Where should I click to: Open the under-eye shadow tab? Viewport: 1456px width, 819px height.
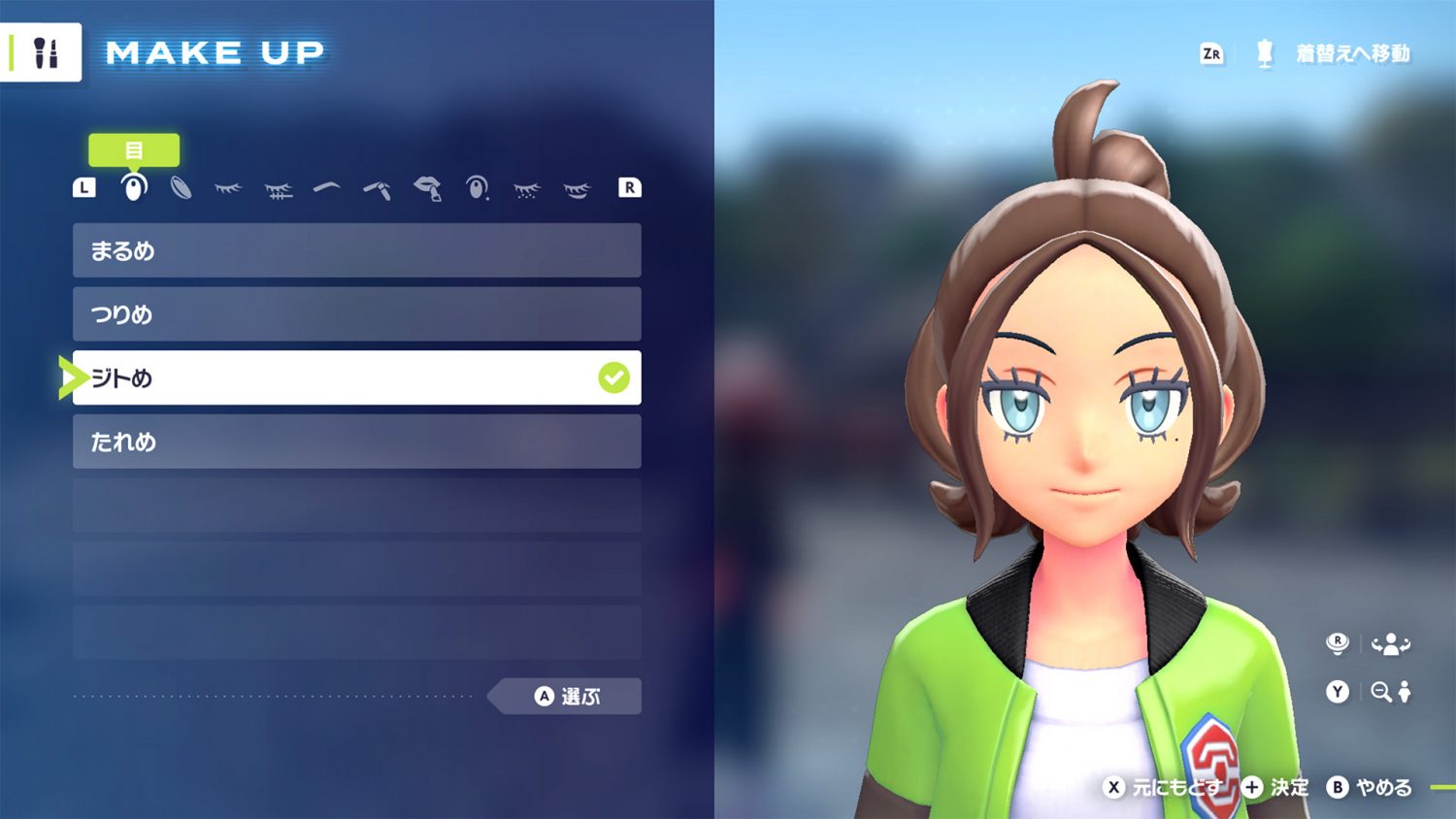tap(577, 189)
